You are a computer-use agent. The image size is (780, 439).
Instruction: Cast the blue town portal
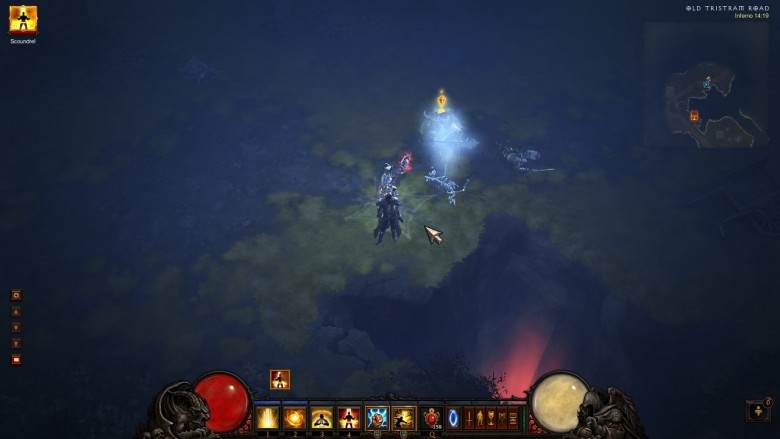tap(453, 417)
